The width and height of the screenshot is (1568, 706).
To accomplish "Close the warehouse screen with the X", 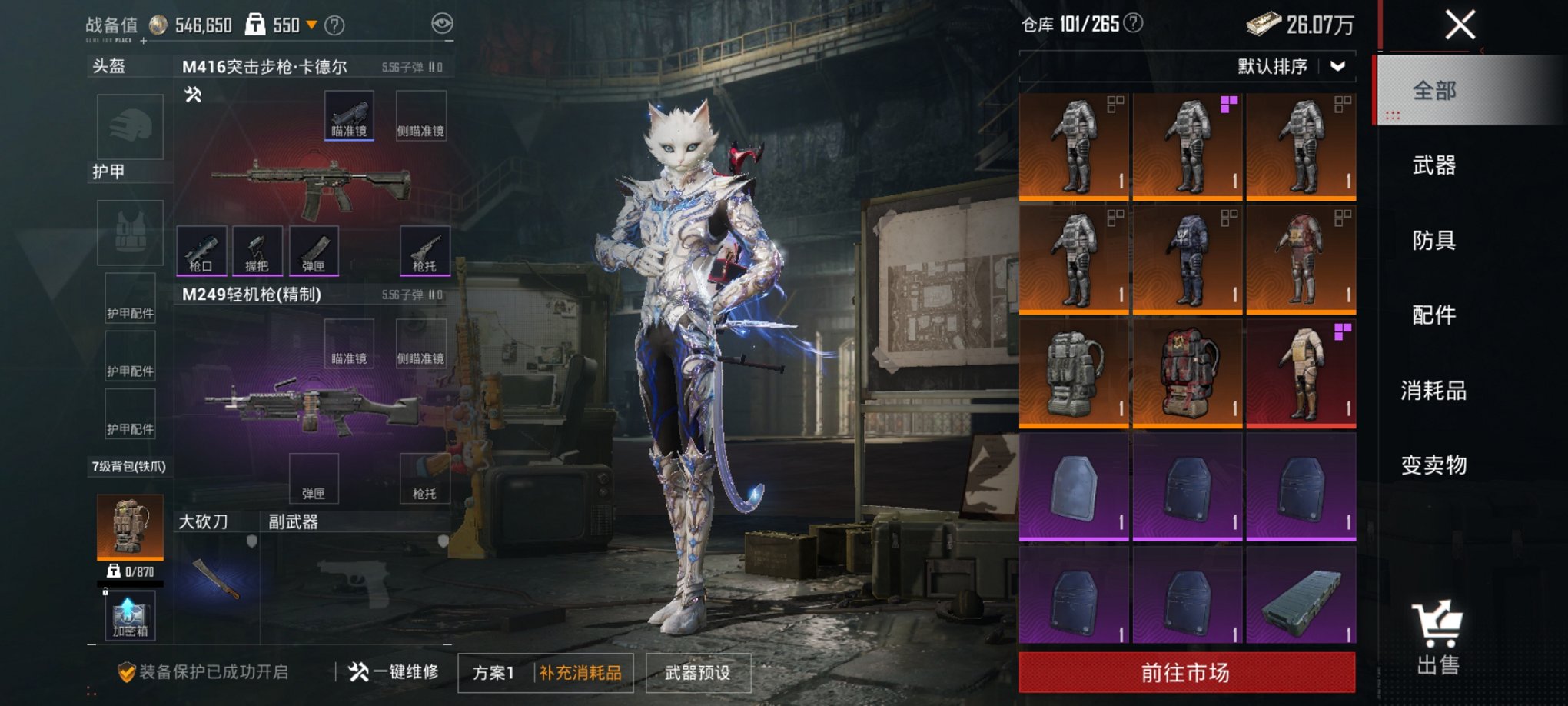I will pyautogui.click(x=1460, y=25).
